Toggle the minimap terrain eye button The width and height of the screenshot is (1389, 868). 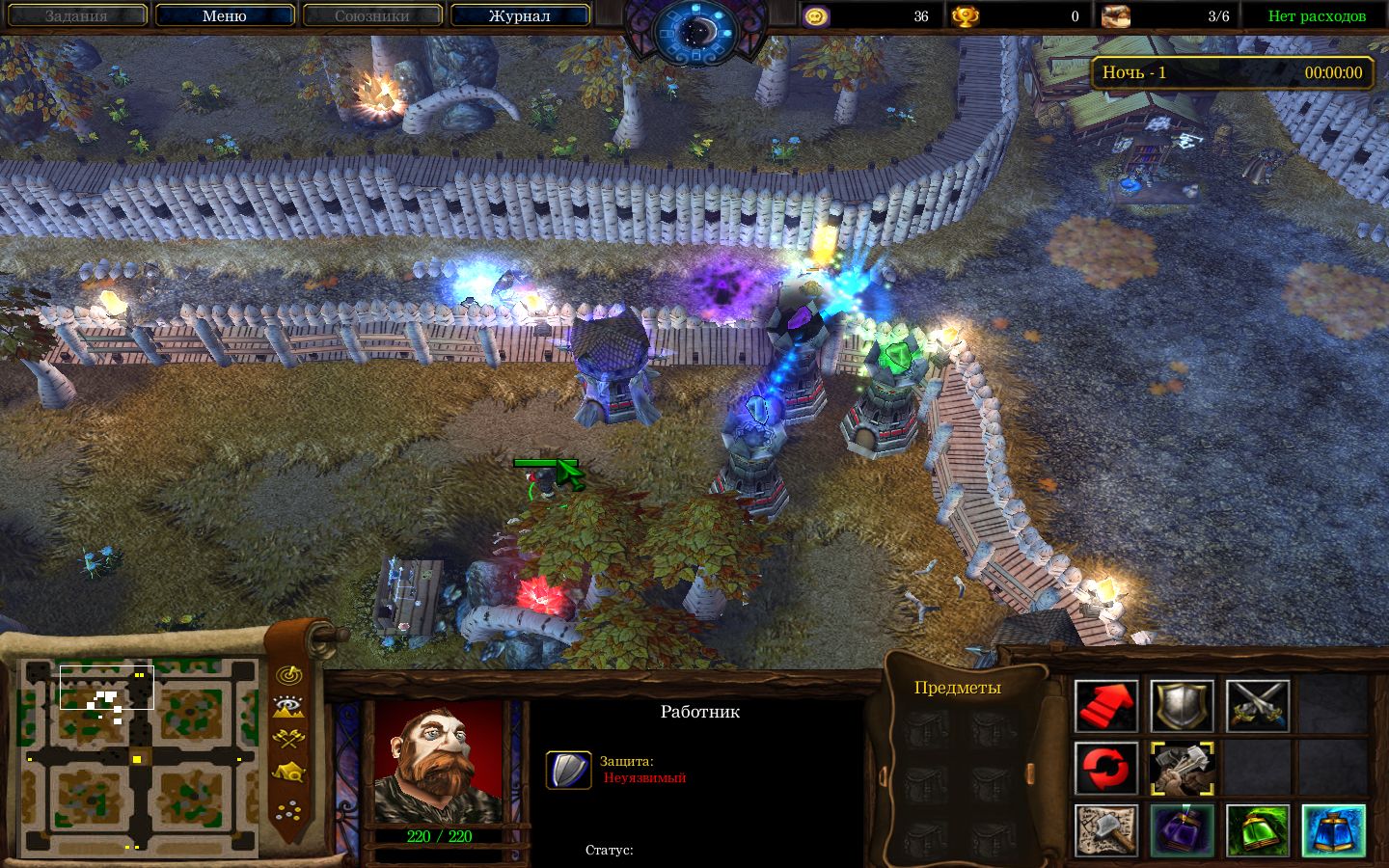287,707
